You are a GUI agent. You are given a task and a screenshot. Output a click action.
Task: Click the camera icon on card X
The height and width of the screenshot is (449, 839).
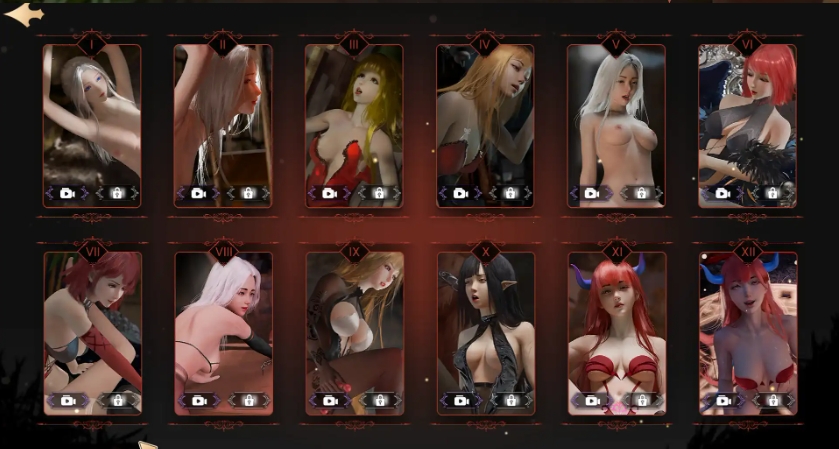(461, 400)
